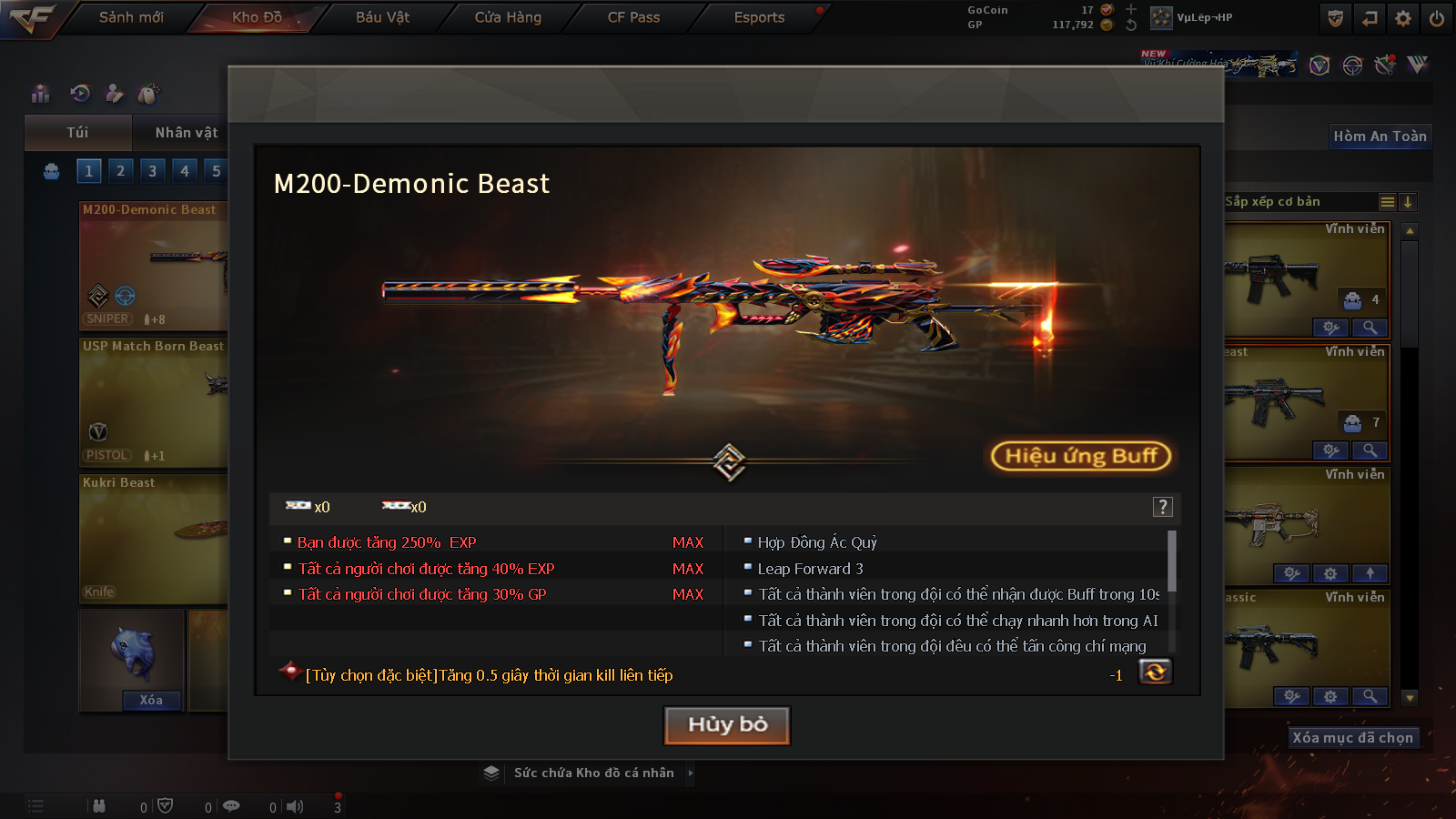Expand Sức chứa Kho đồ cá nhân
This screenshot has height=819, width=1456.
593,773
